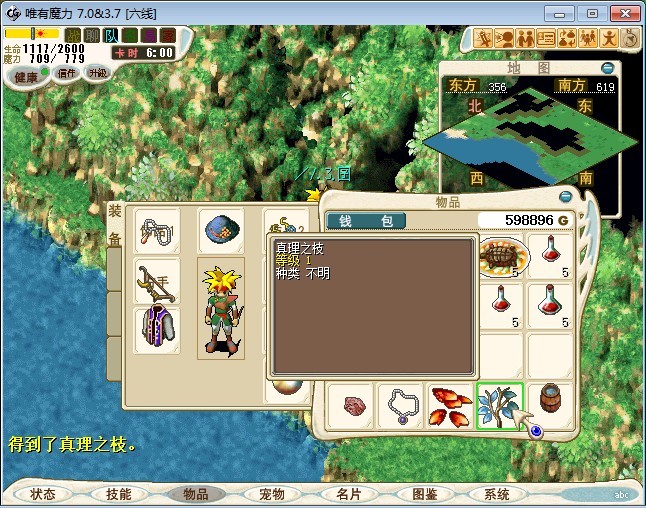Open the 技能 skills menu
This screenshot has height=508, width=646.
118,494
